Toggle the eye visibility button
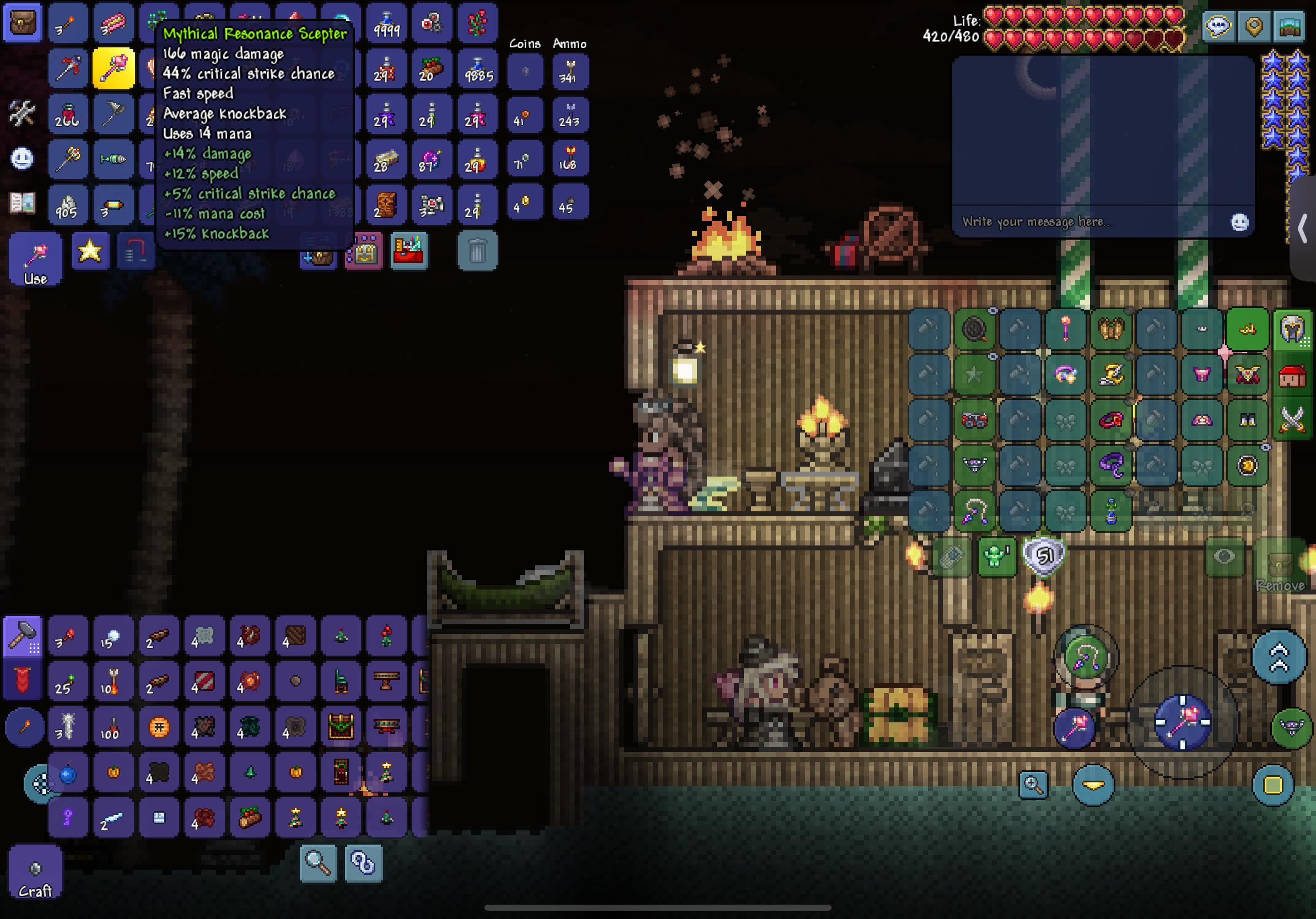Screen dimensions: 1316x919 click(x=1224, y=556)
